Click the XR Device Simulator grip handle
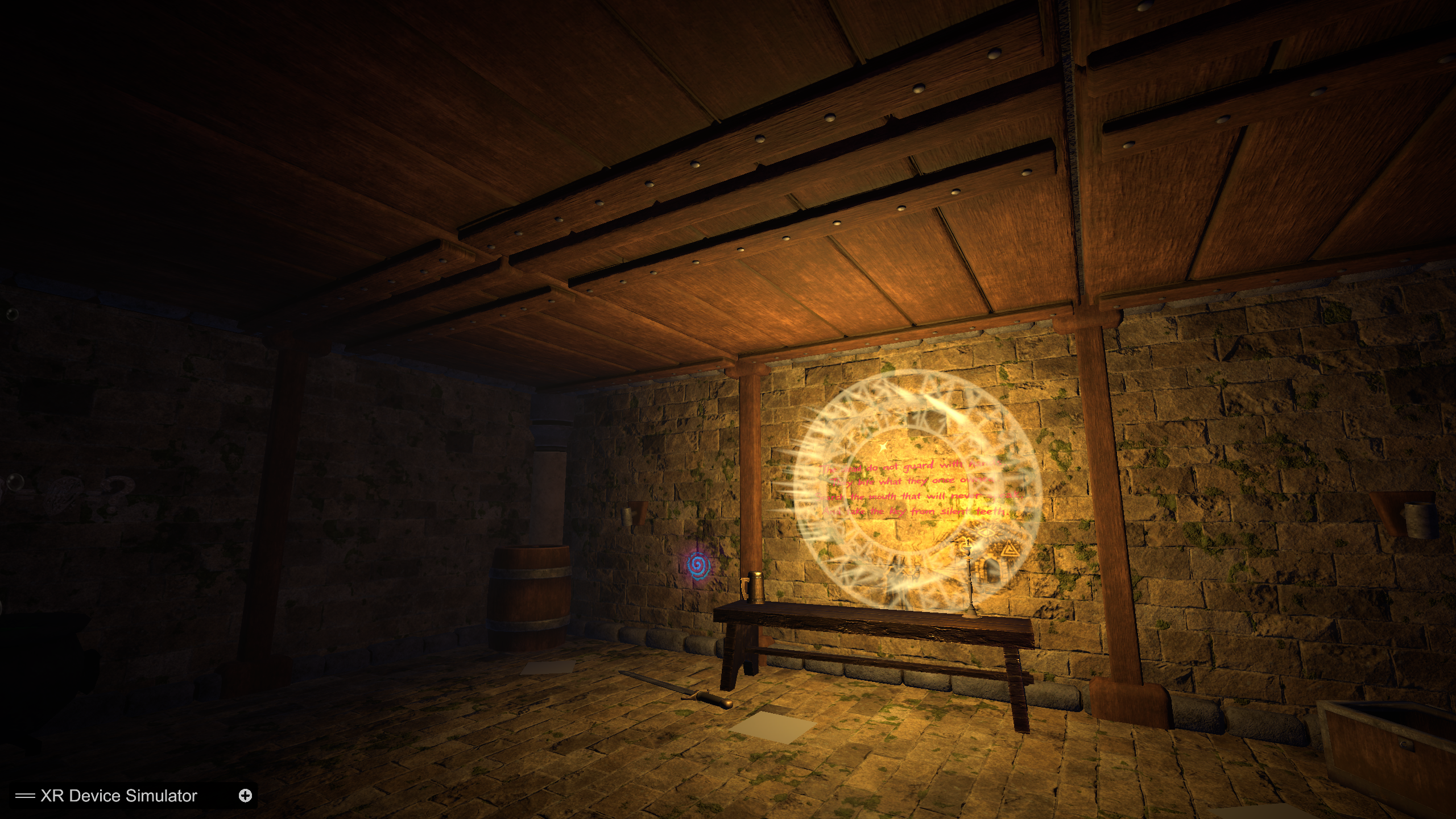Image resolution: width=1456 pixels, height=819 pixels. click(x=25, y=796)
